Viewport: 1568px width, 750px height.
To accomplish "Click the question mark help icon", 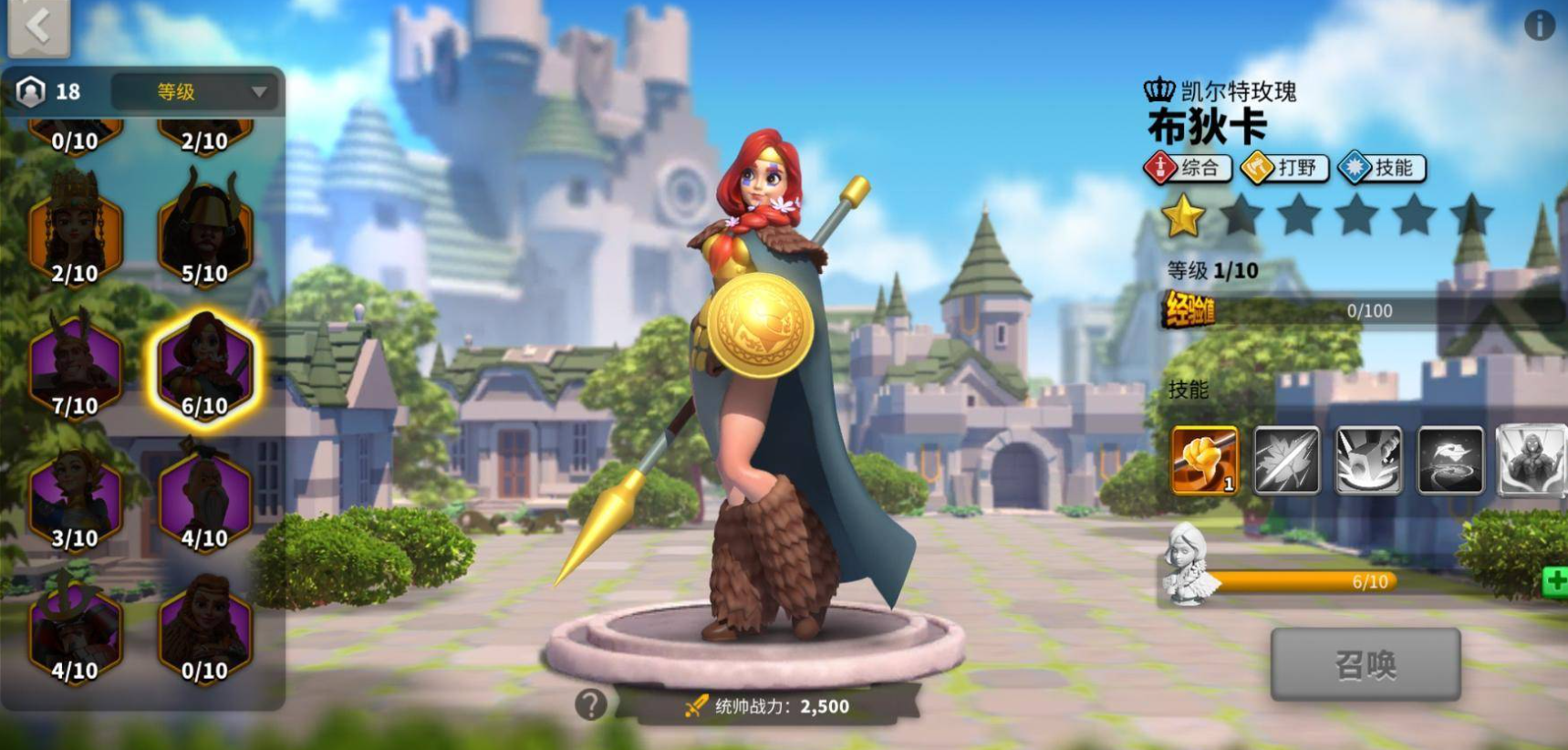I will click(590, 704).
